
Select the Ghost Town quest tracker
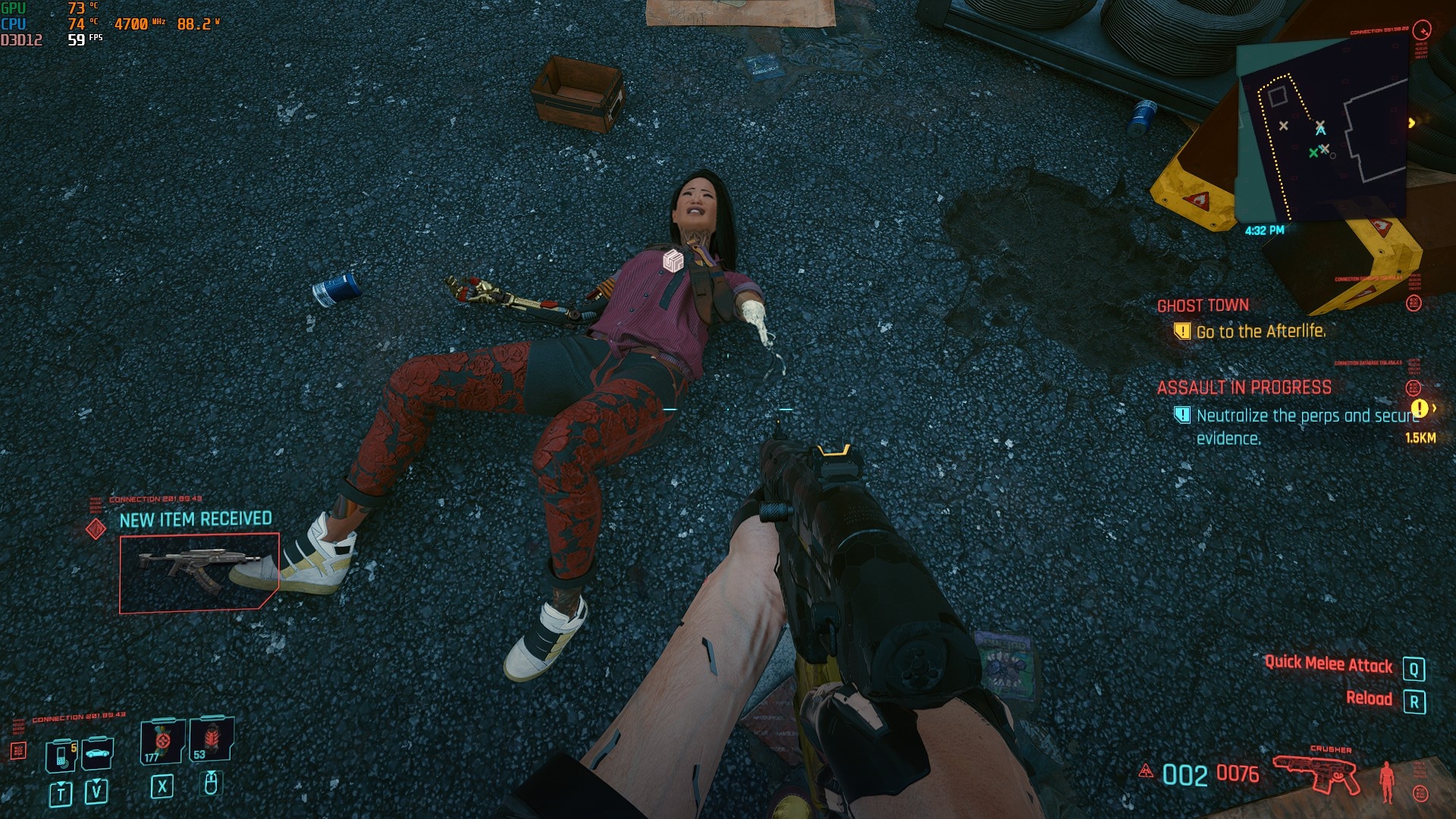point(1203,306)
